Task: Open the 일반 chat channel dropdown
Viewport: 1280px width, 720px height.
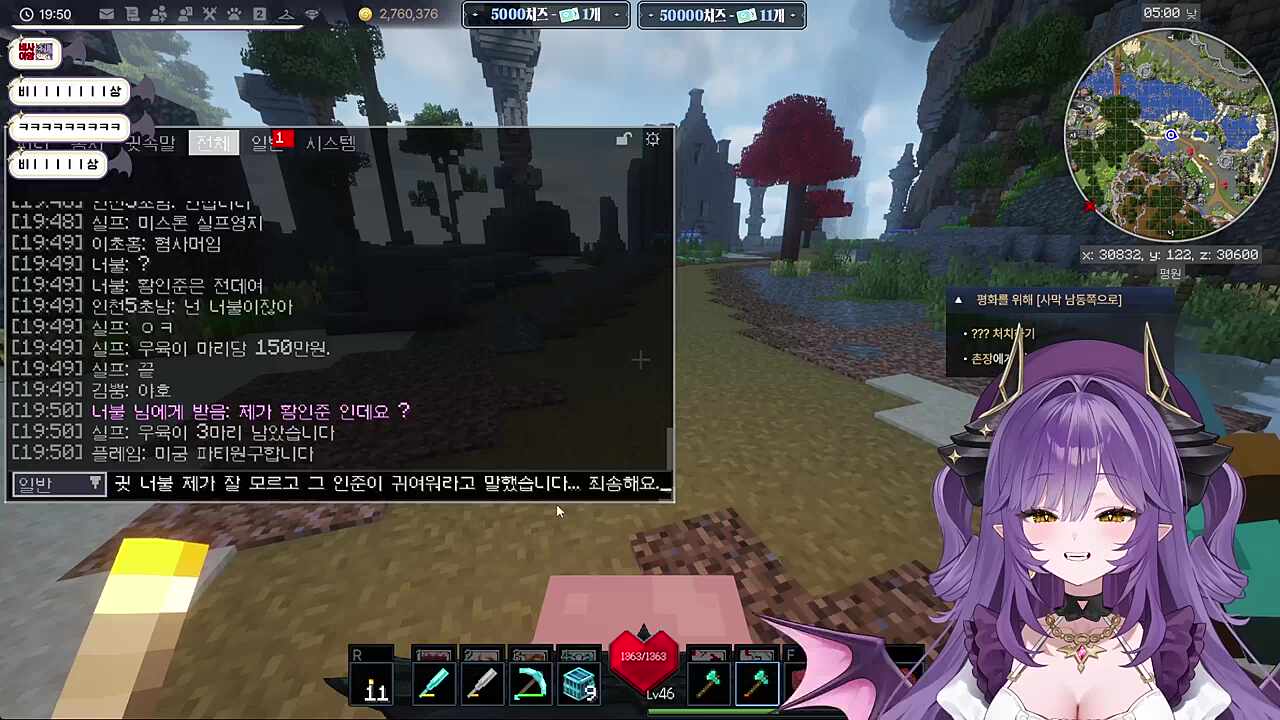Action: pyautogui.click(x=59, y=484)
